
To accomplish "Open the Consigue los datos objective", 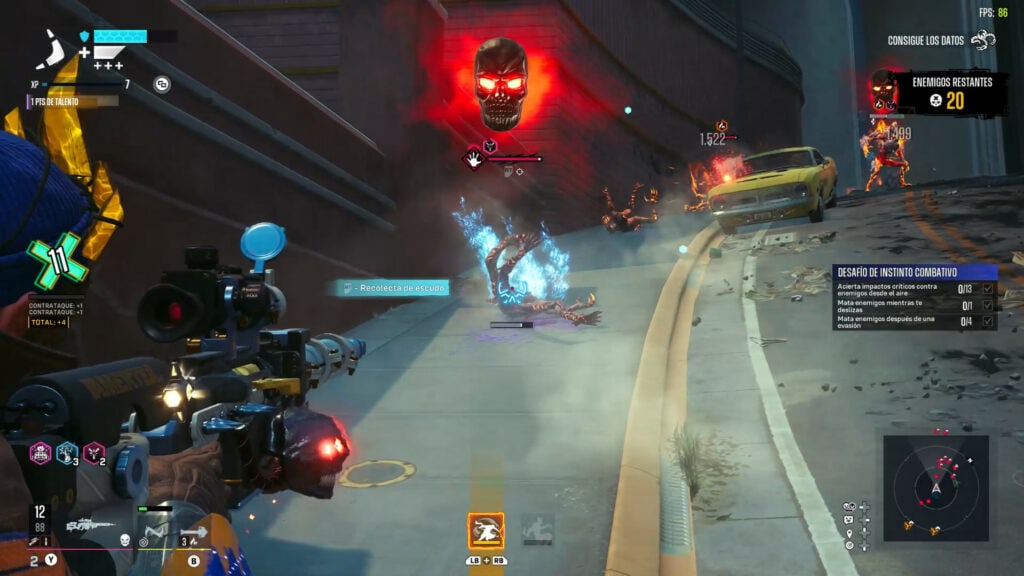I will click(x=941, y=41).
